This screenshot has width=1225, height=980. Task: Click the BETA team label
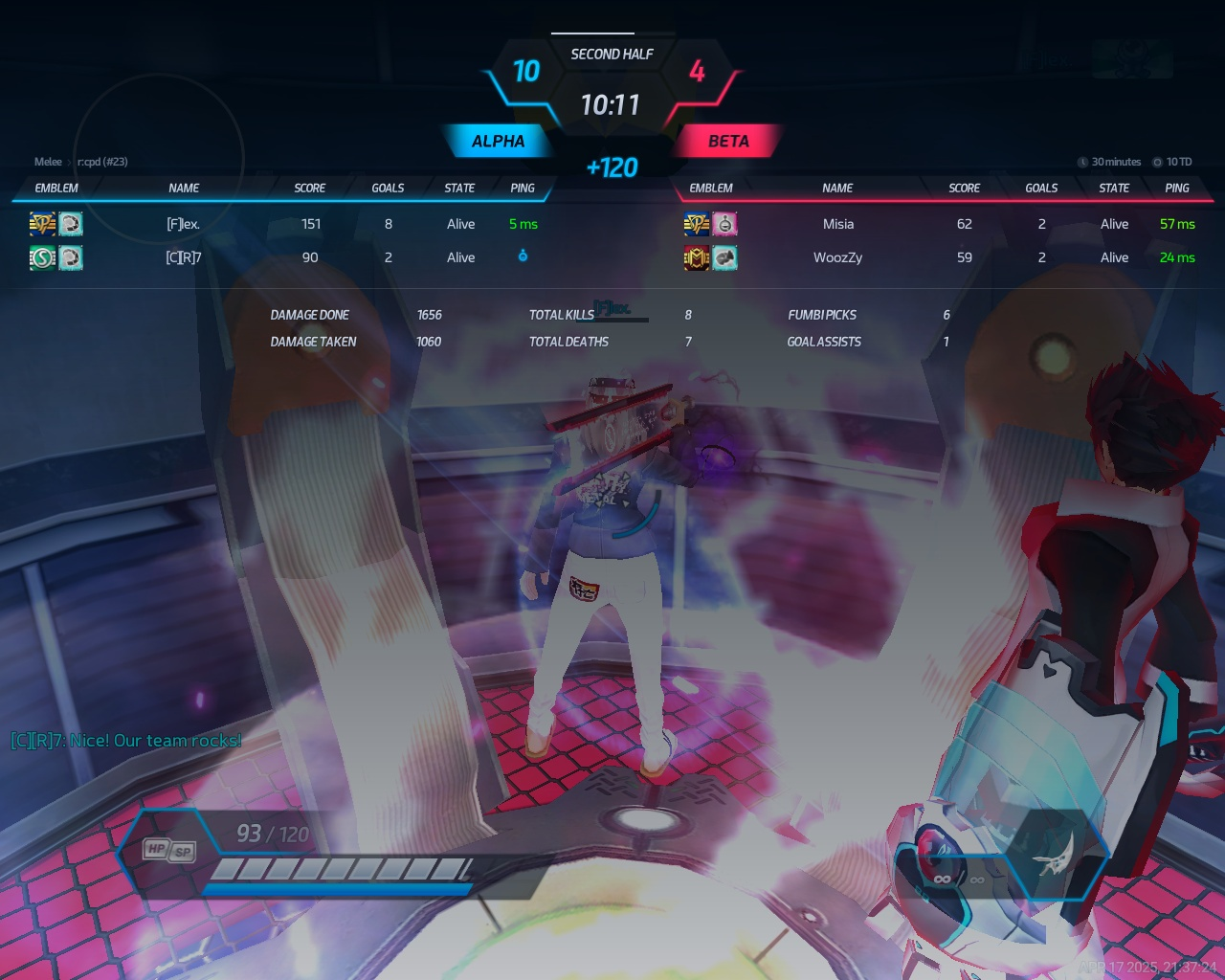point(728,142)
